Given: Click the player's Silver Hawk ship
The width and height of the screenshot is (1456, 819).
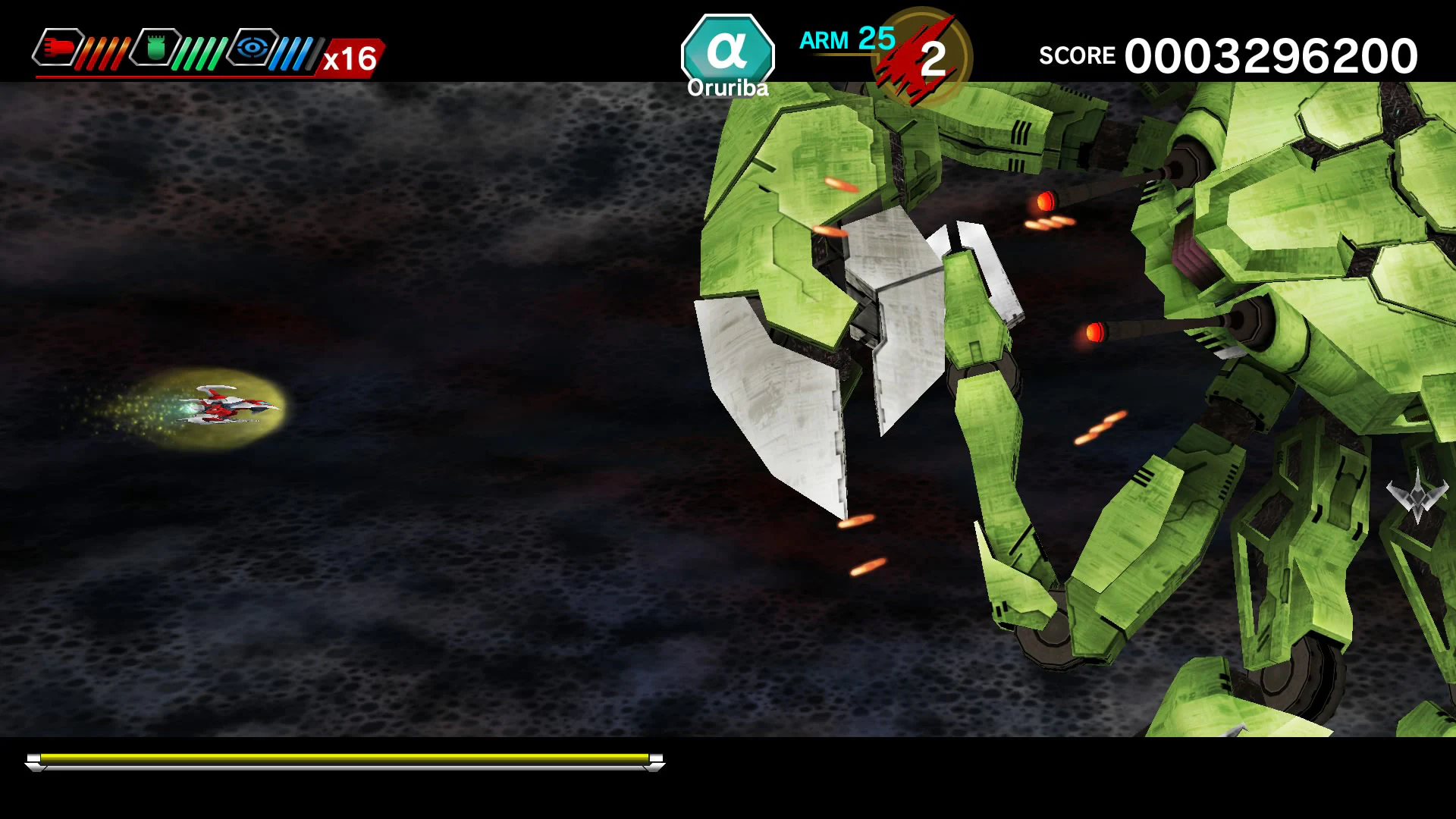Looking at the screenshot, I should 227,404.
